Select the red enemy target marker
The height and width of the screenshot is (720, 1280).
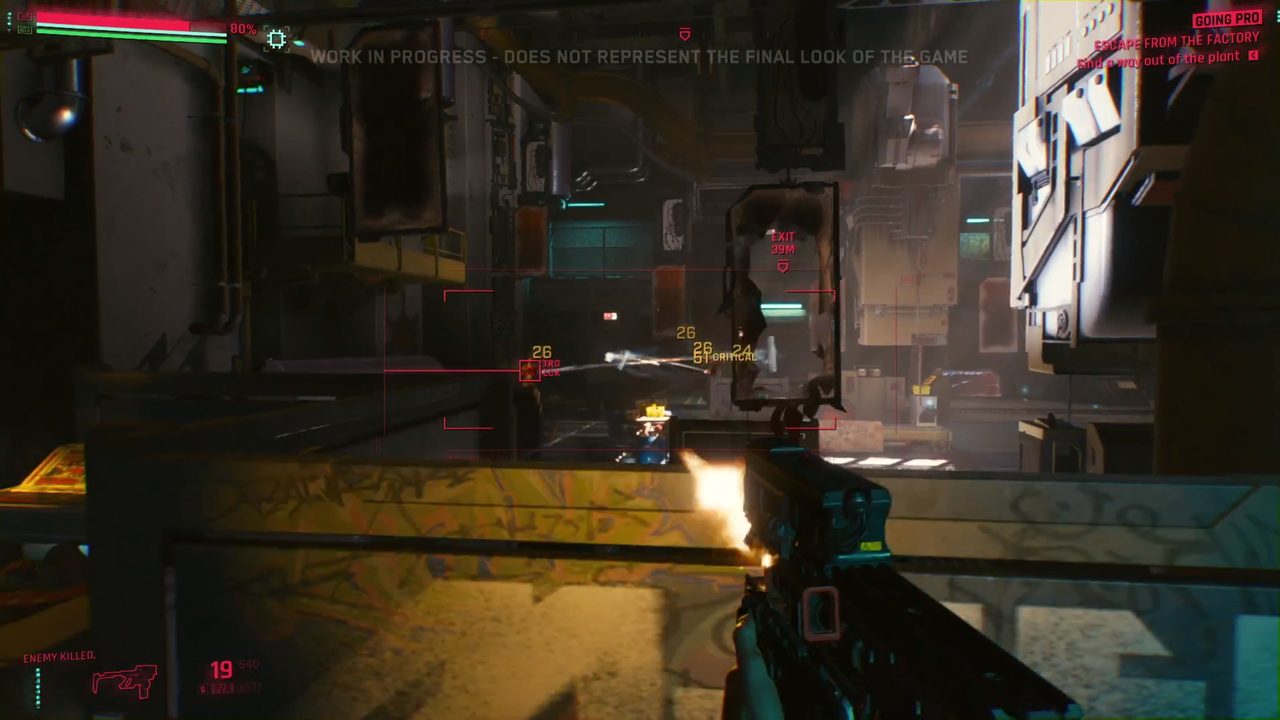[529, 371]
